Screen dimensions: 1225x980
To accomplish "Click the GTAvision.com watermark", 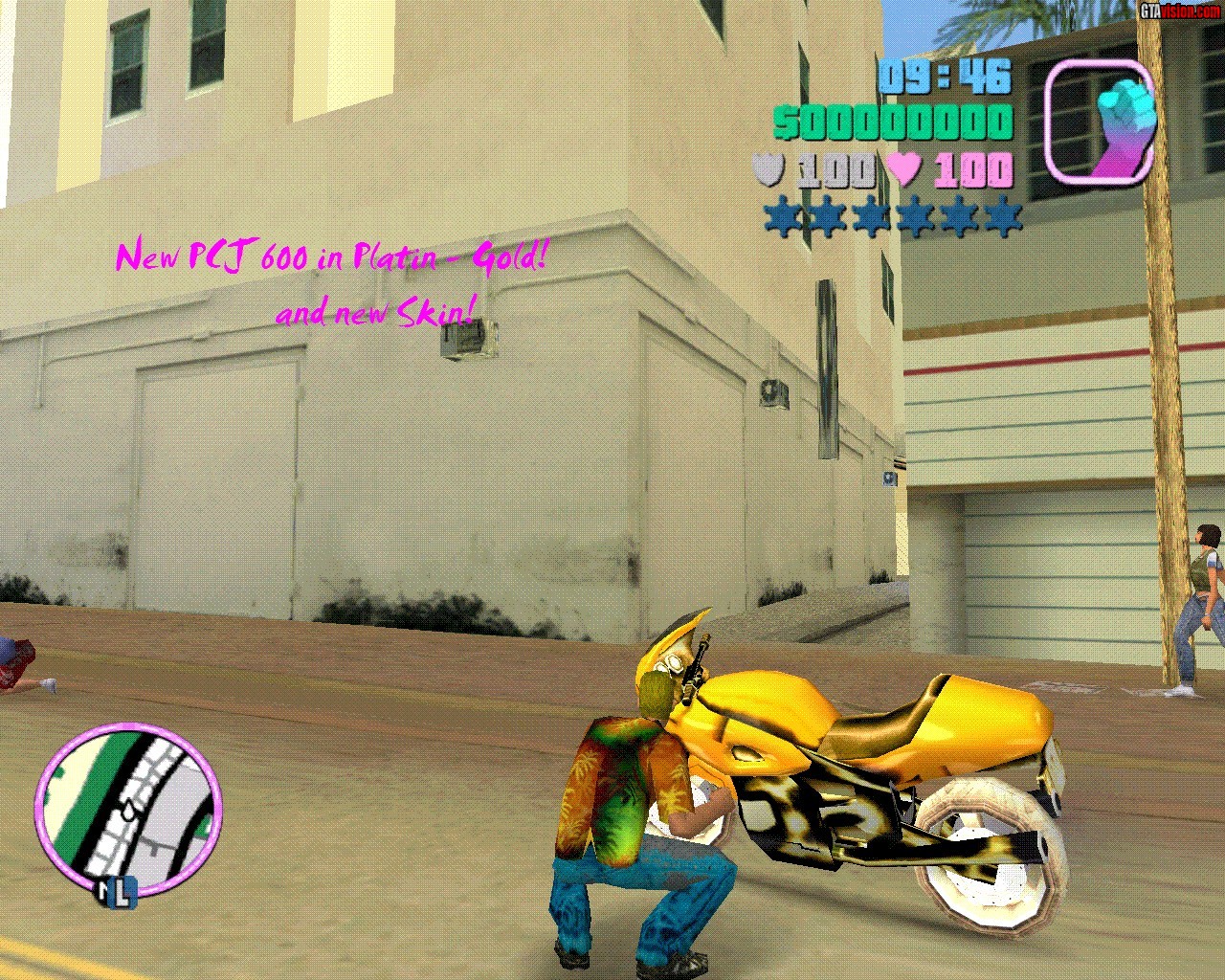I will coord(1179,11).
